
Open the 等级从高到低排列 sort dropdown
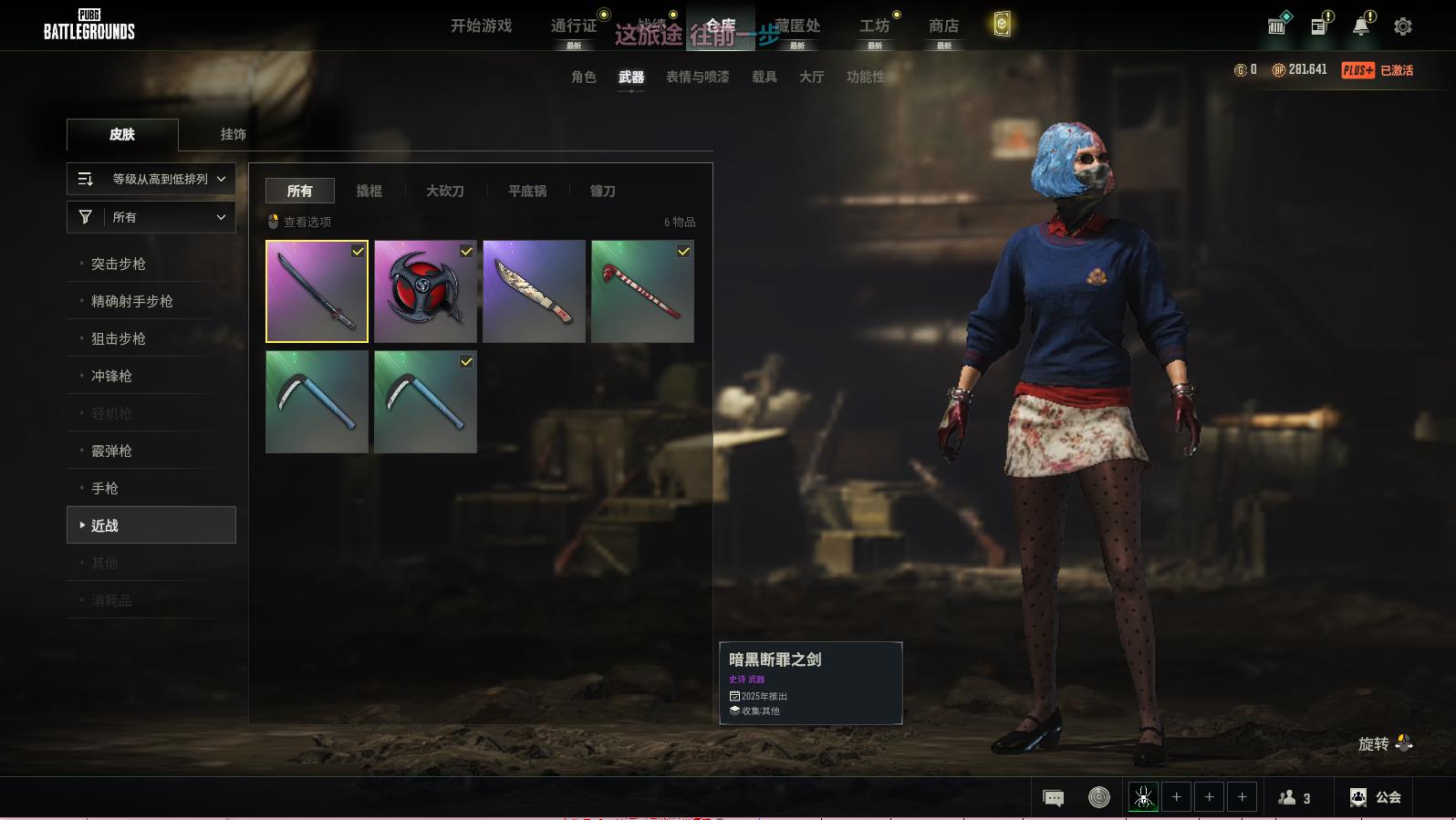pos(151,179)
